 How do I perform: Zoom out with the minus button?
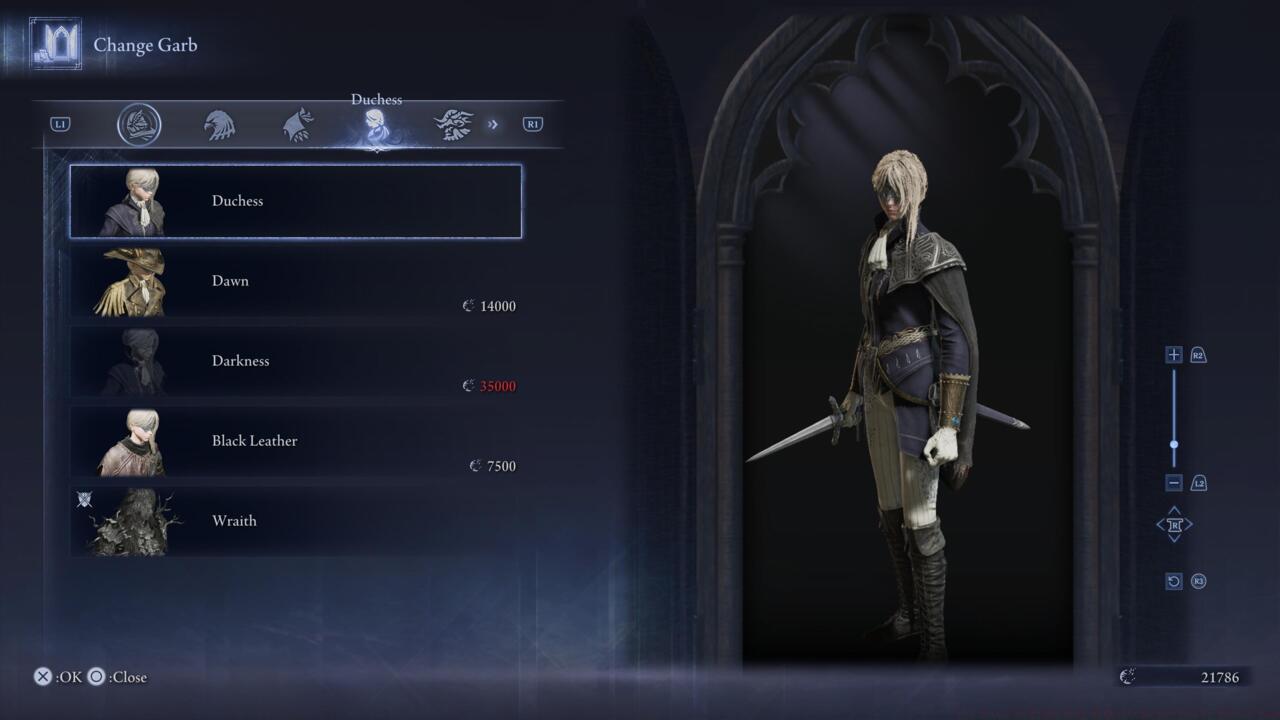(x=1174, y=483)
